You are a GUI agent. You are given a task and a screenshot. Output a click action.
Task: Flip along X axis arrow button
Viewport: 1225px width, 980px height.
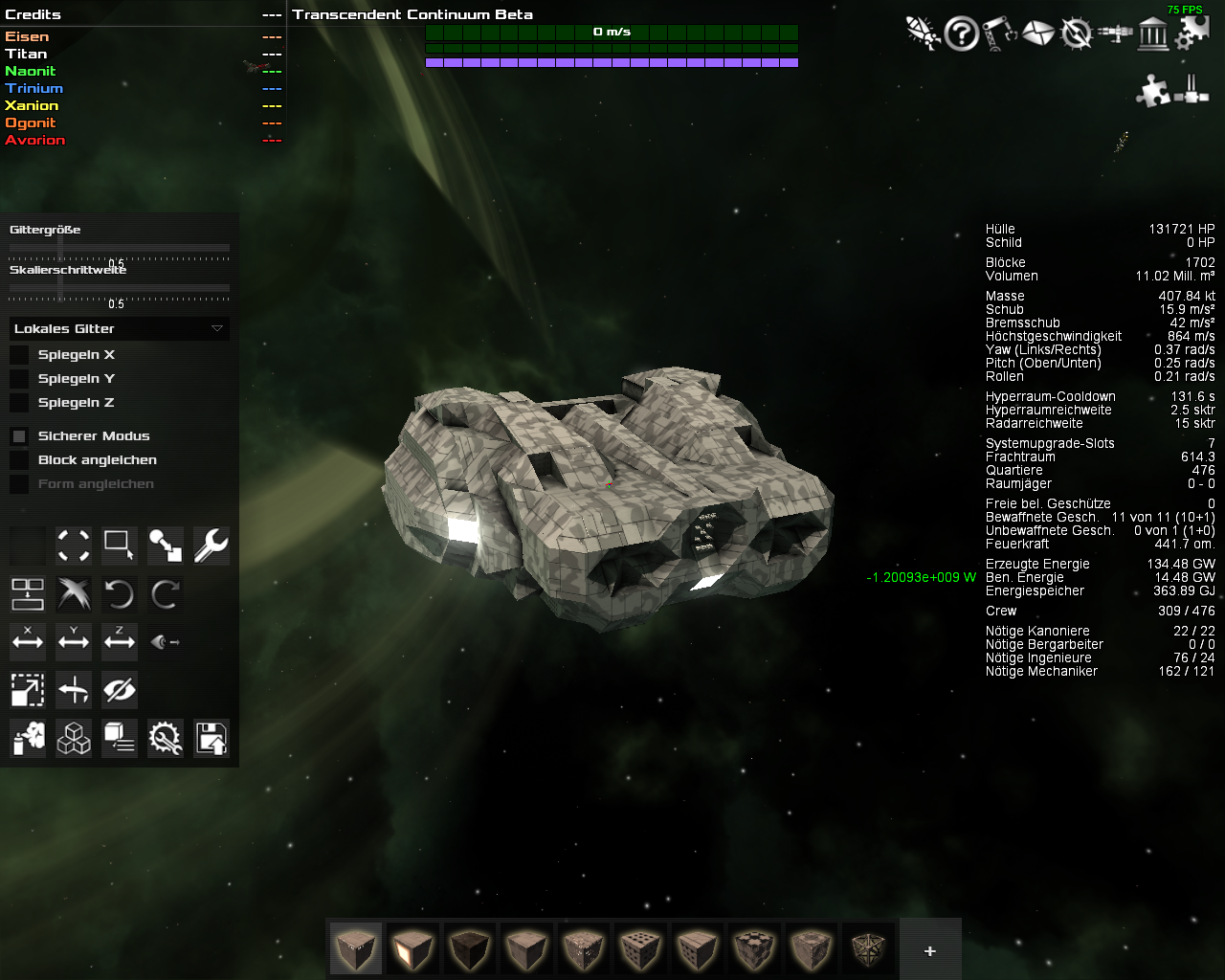(28, 641)
